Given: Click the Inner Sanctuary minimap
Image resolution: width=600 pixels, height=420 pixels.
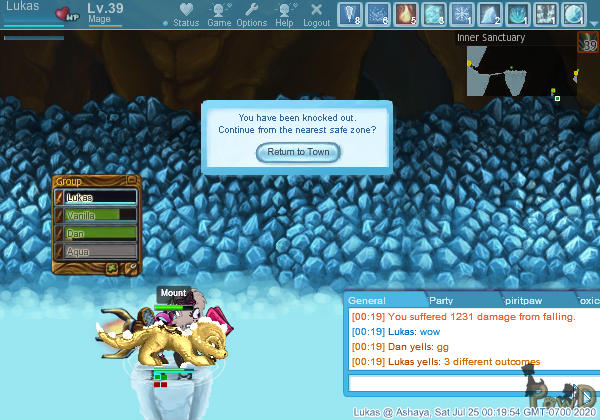Looking at the screenshot, I should coord(520,72).
